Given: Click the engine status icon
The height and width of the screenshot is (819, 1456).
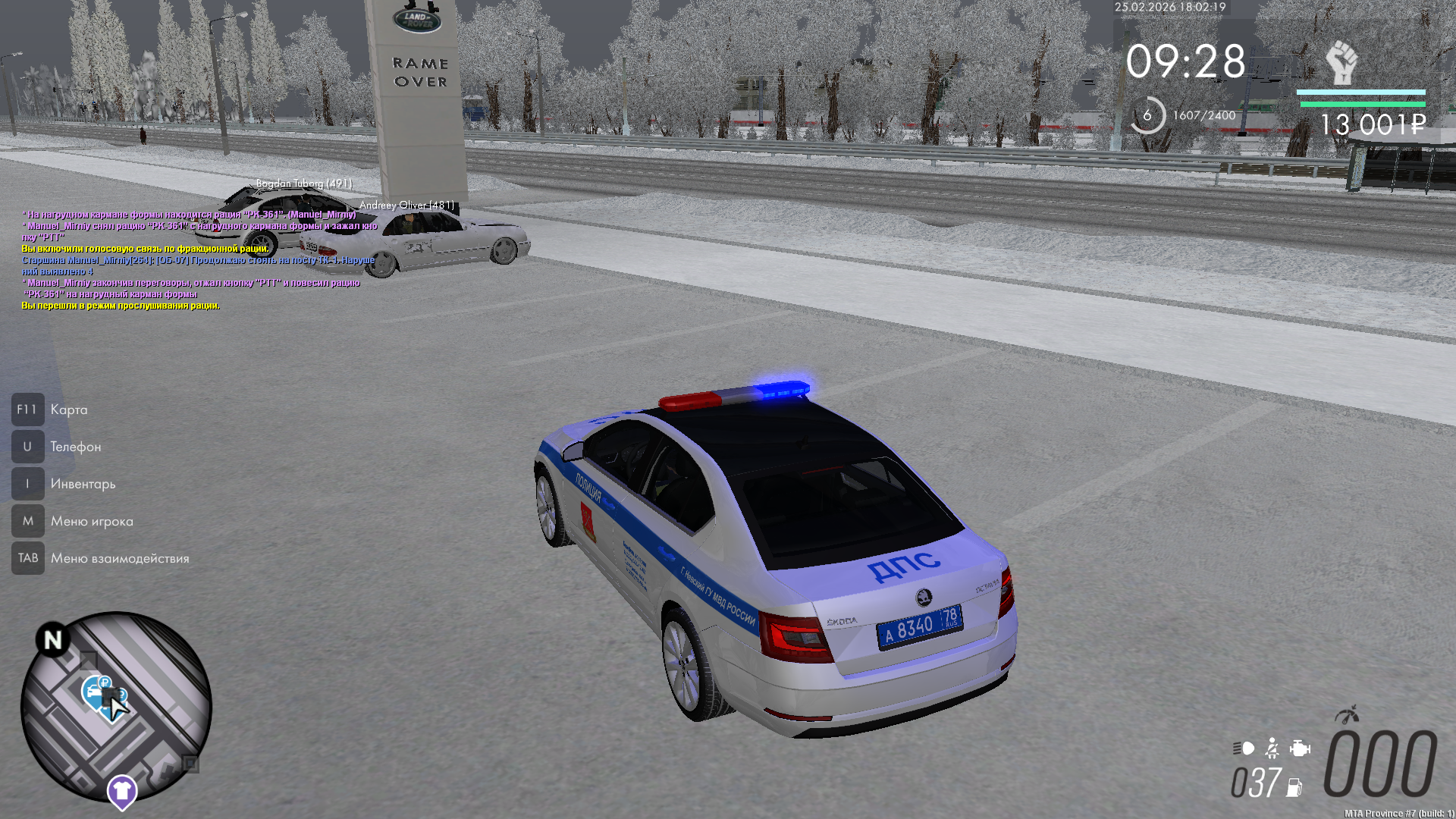Looking at the screenshot, I should point(1300,748).
